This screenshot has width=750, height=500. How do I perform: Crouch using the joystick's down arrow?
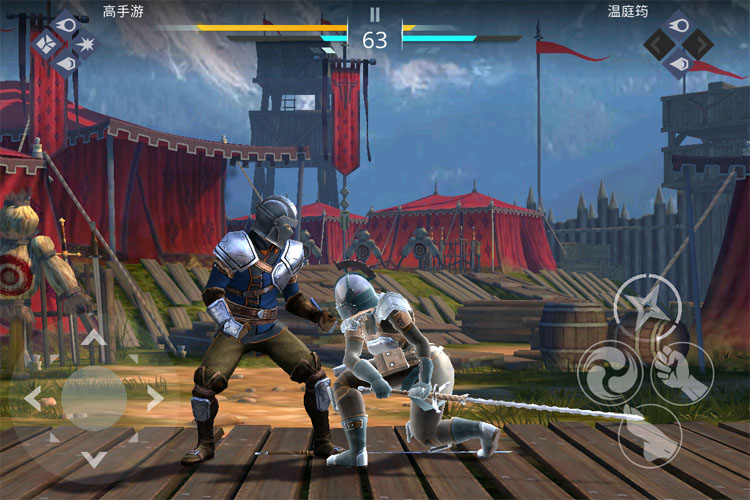[x=94, y=460]
